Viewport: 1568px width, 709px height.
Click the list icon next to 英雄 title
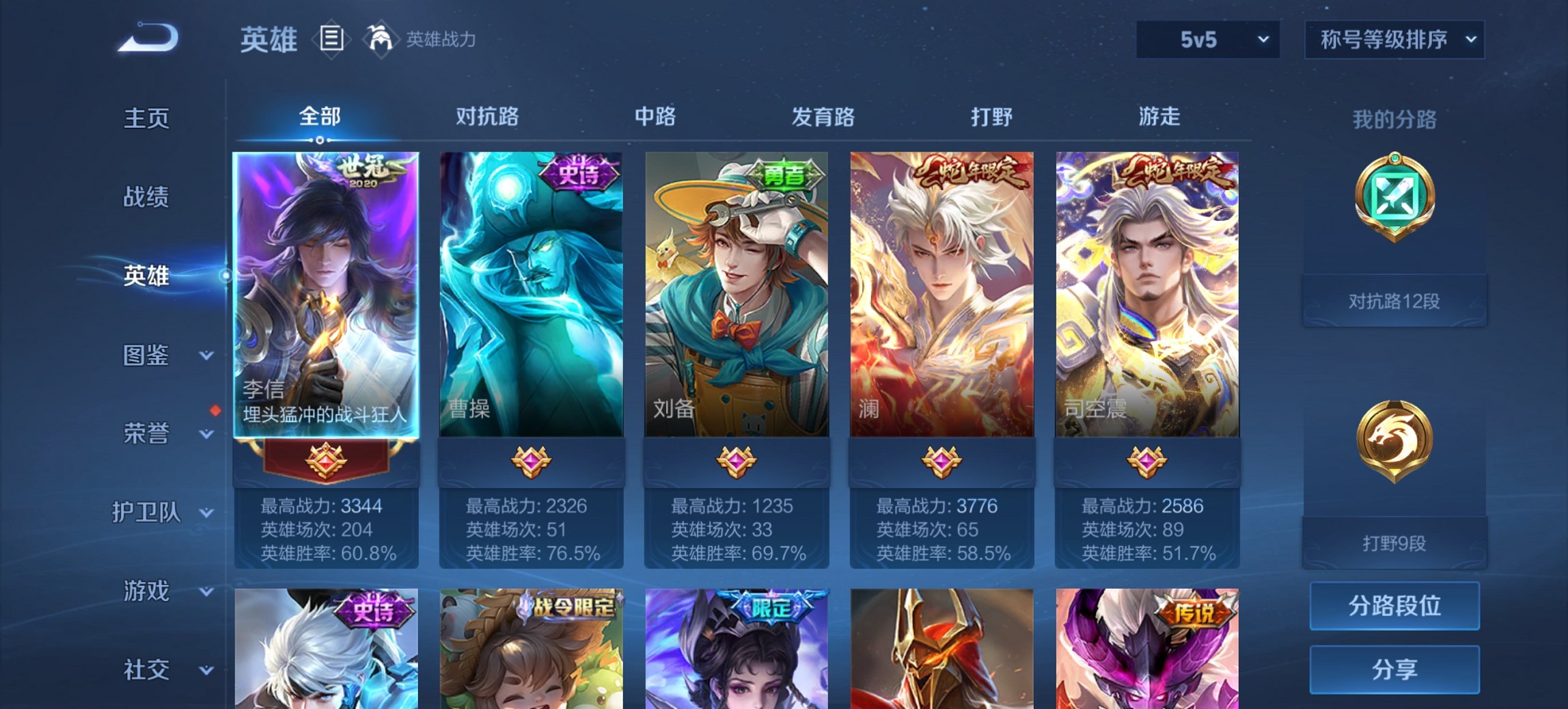pyautogui.click(x=331, y=40)
